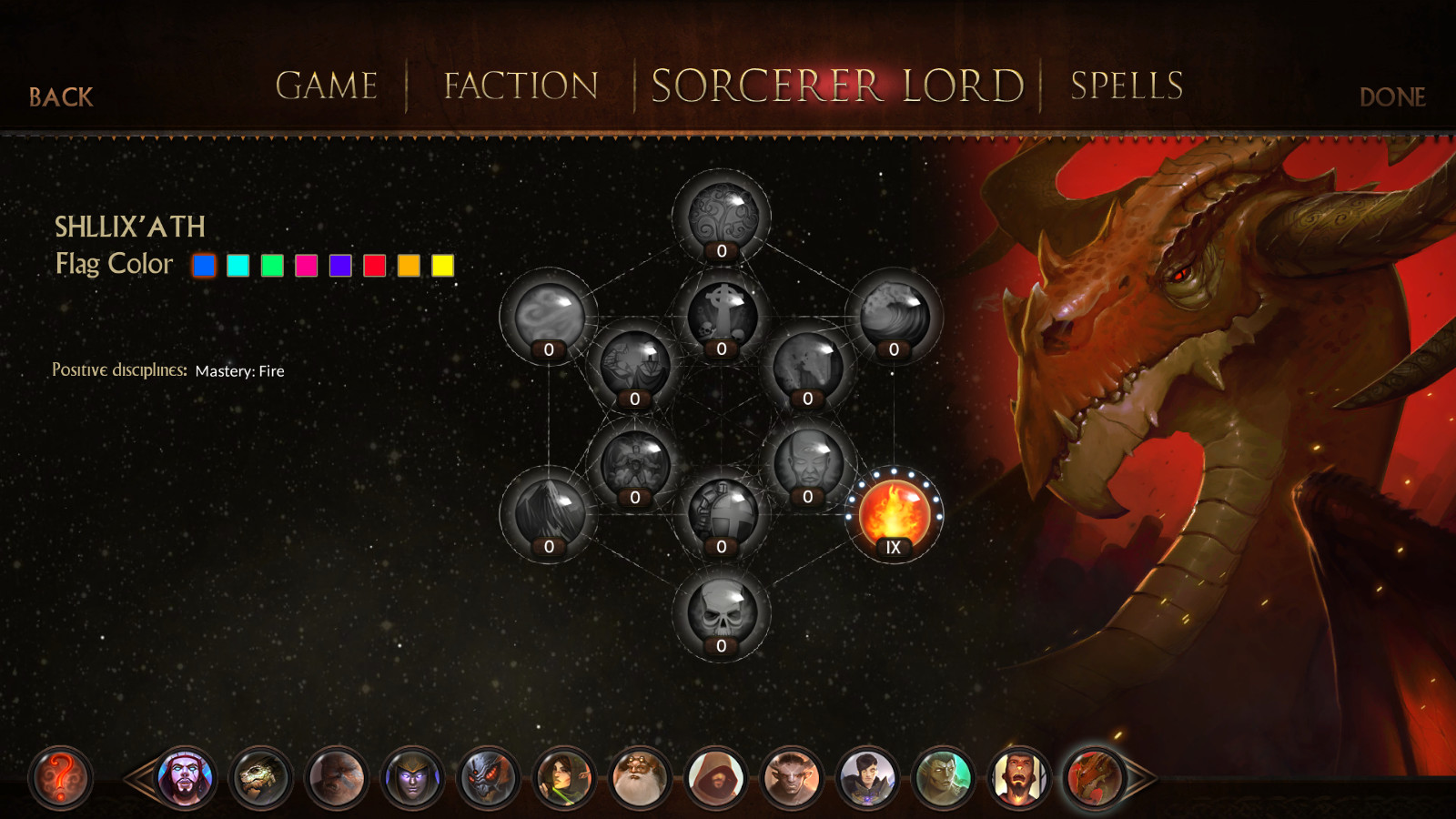Screen dimensions: 1456x819
Task: Toggle the purple flag color
Action: pyautogui.click(x=339, y=266)
